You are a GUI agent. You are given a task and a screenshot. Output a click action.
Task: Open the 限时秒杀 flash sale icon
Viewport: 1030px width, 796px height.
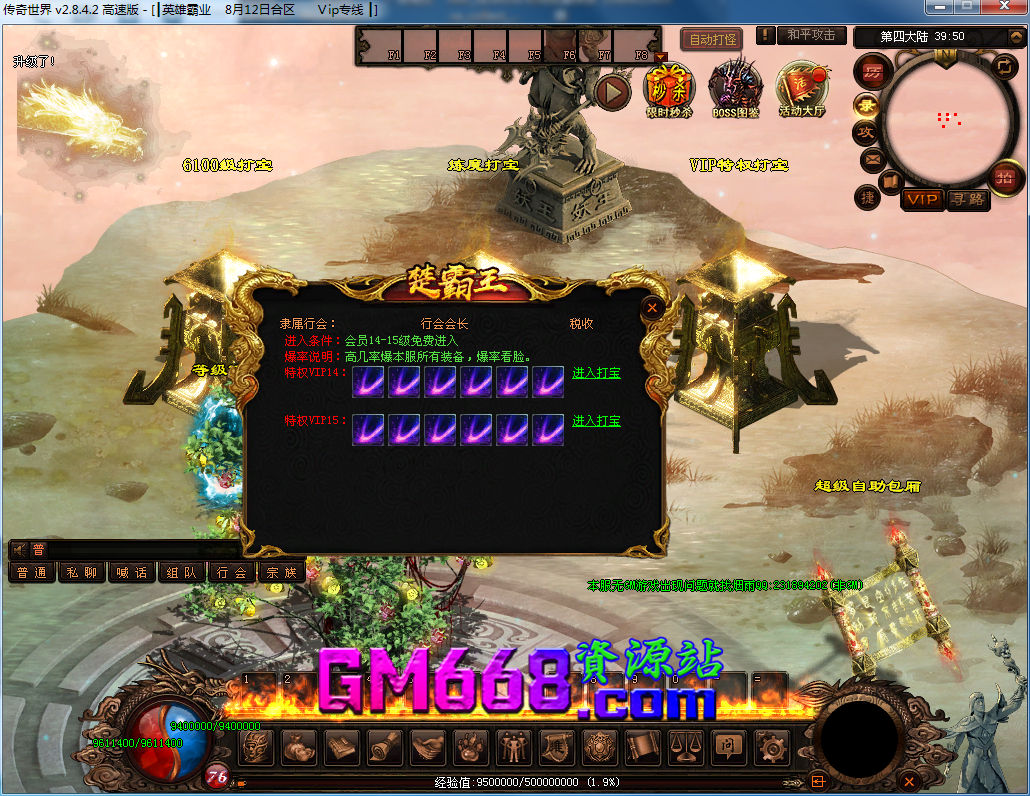668,88
